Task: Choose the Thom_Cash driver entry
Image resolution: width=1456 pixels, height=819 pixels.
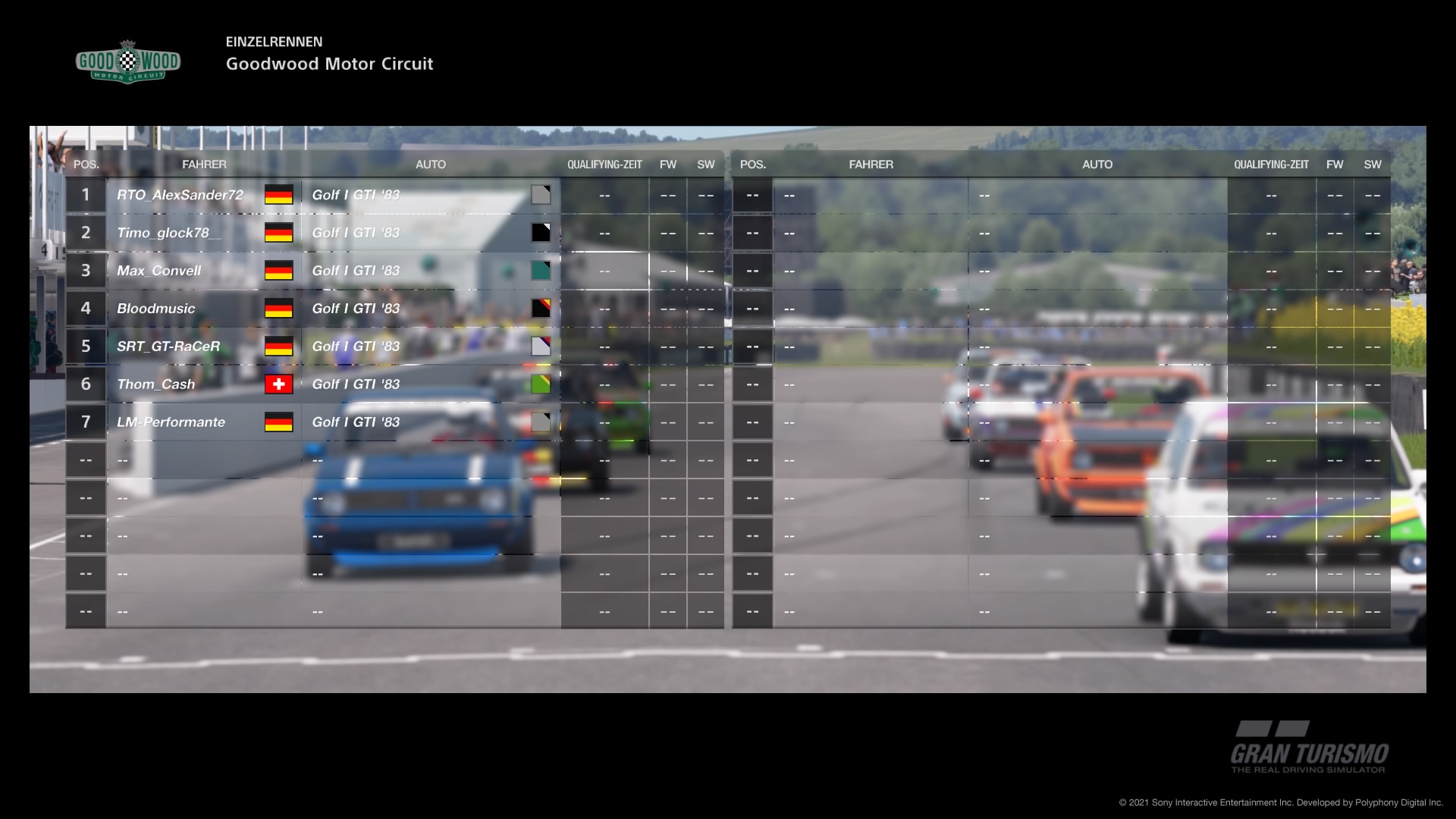Action: pyautogui.click(x=156, y=384)
